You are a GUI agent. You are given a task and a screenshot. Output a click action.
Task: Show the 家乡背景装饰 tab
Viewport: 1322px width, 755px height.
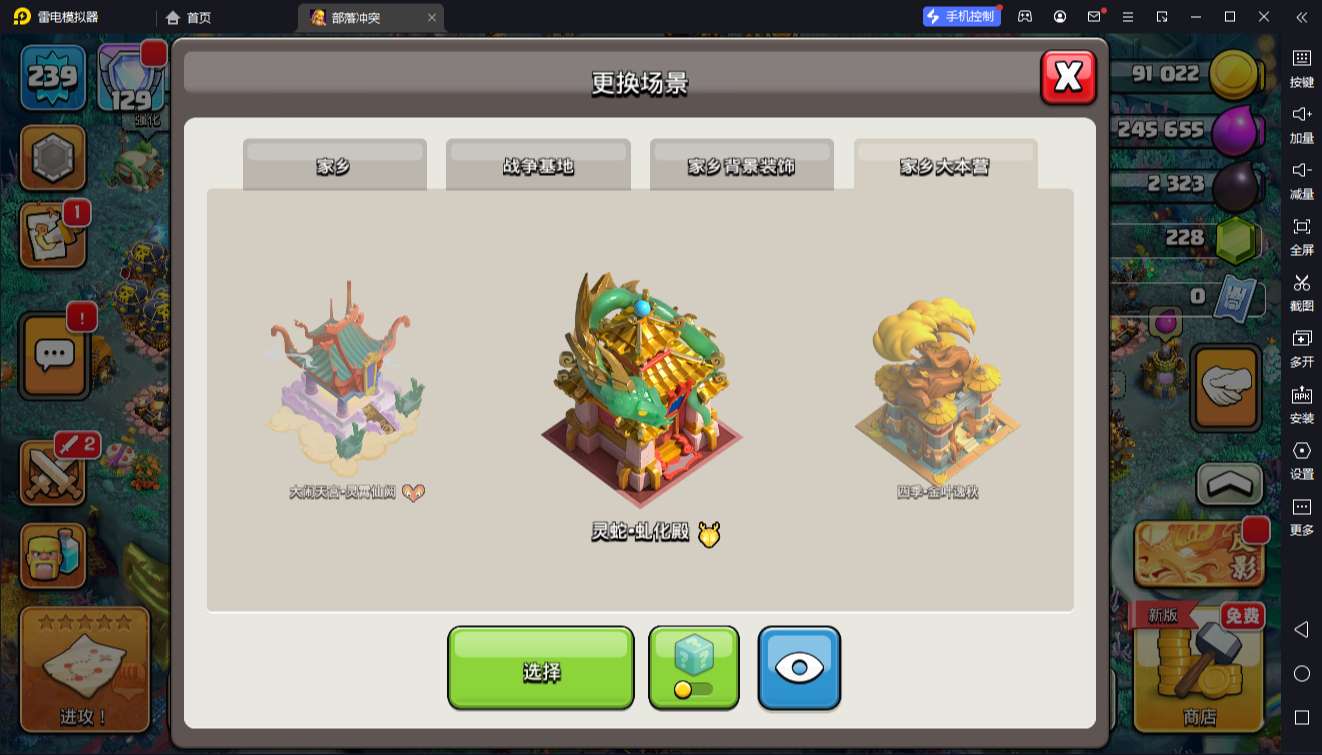(741, 165)
